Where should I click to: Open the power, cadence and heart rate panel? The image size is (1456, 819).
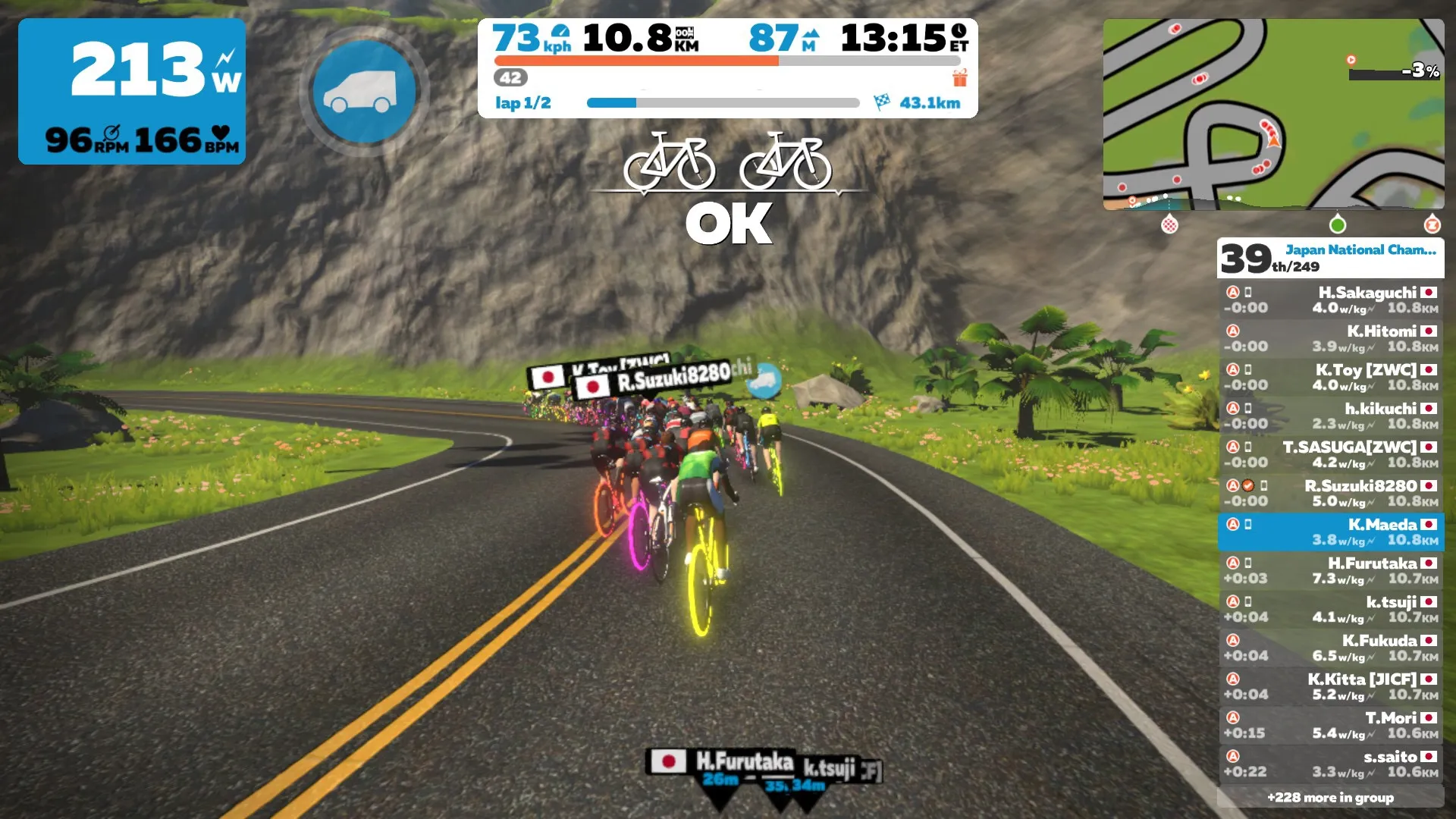pyautogui.click(x=132, y=91)
